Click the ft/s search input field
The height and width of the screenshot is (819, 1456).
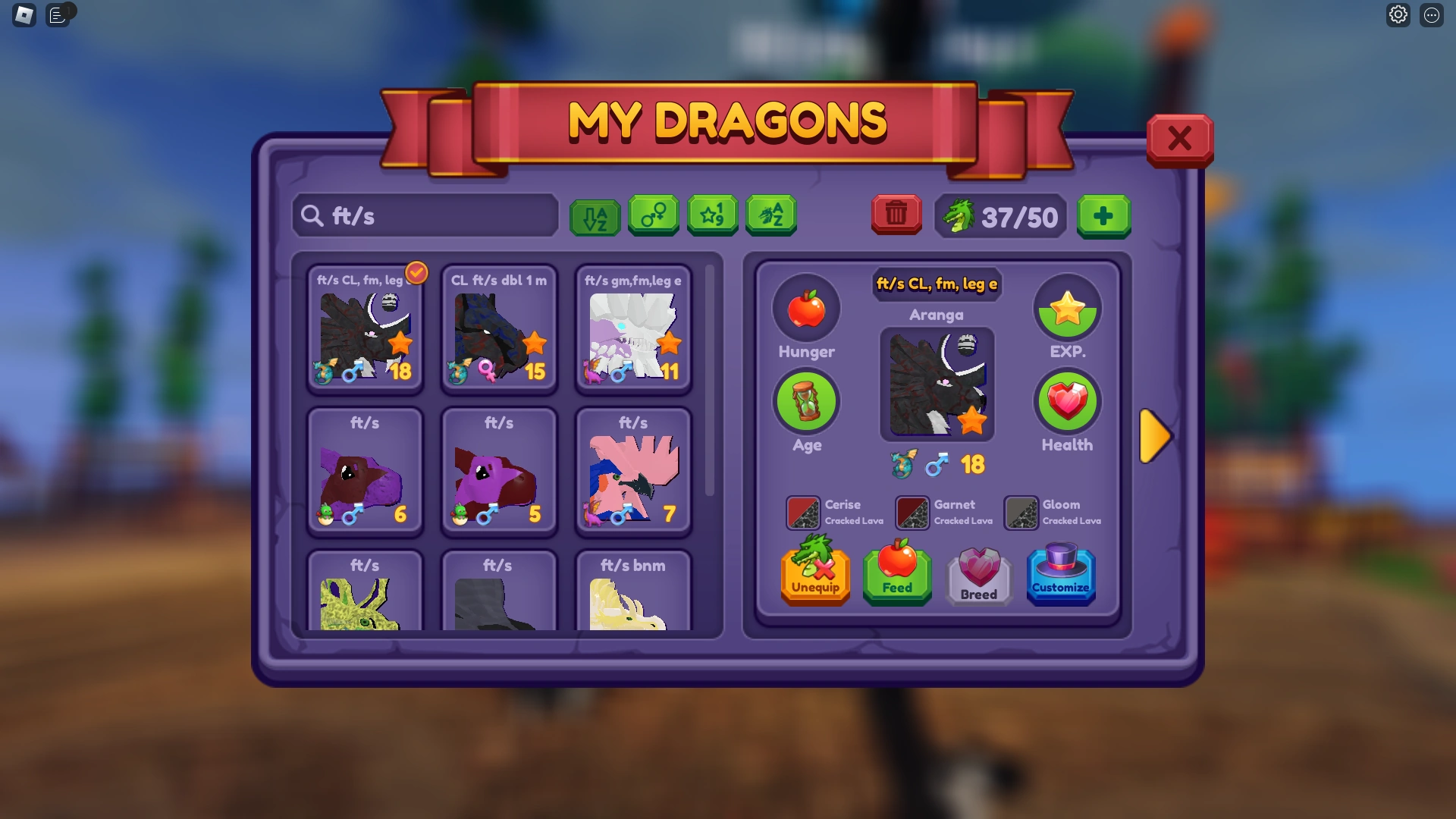tap(425, 215)
